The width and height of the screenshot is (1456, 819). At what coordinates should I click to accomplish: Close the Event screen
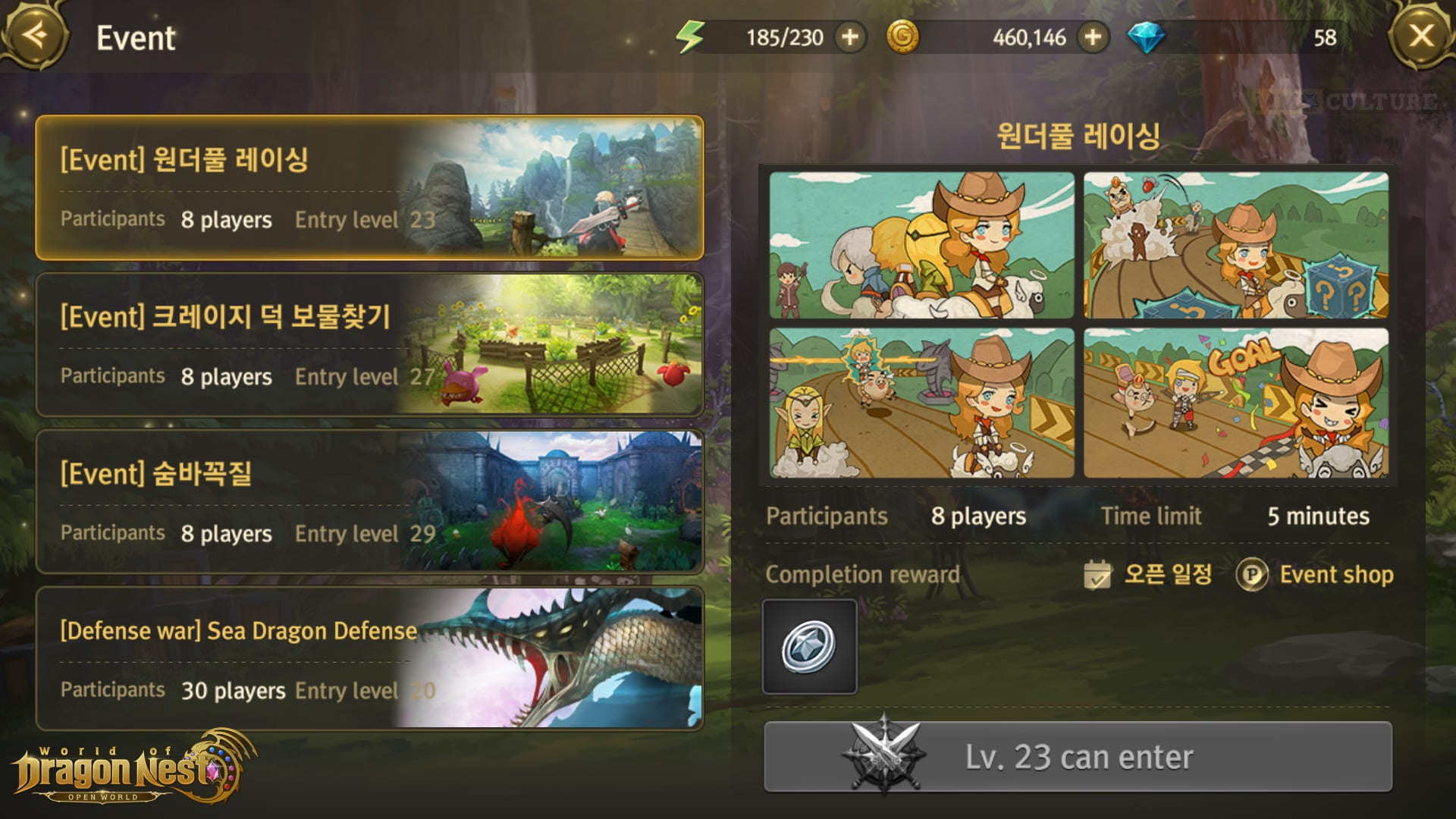[1421, 35]
